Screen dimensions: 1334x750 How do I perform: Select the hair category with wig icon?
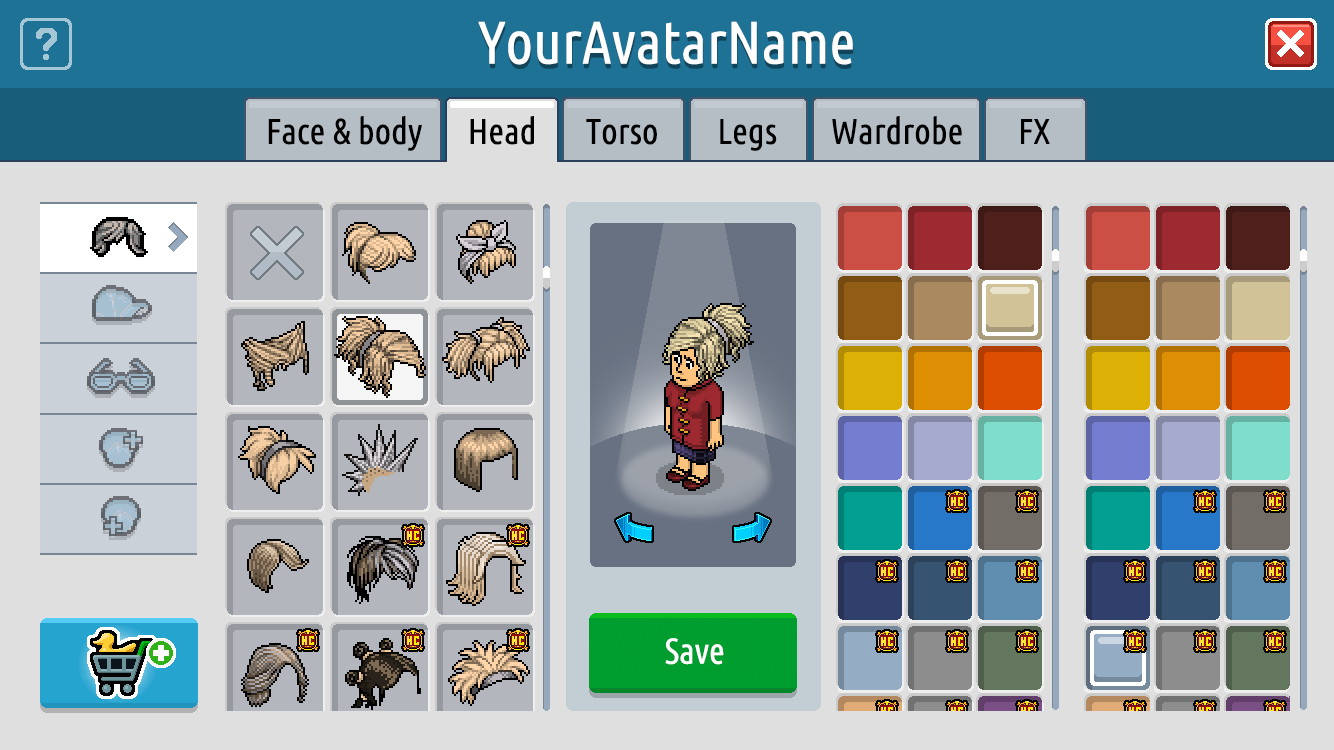tap(119, 237)
